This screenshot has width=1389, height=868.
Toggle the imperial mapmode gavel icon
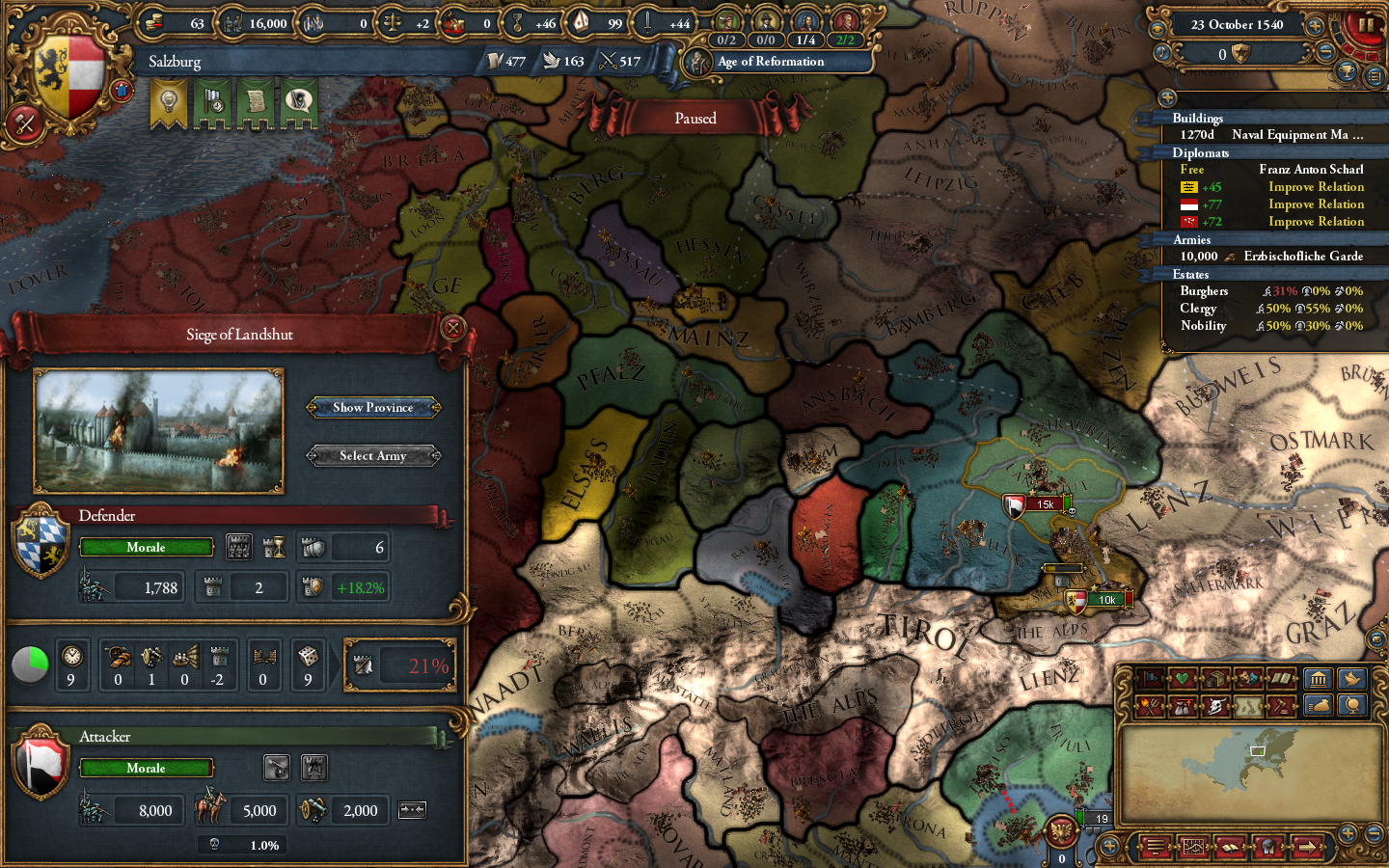[1280, 706]
